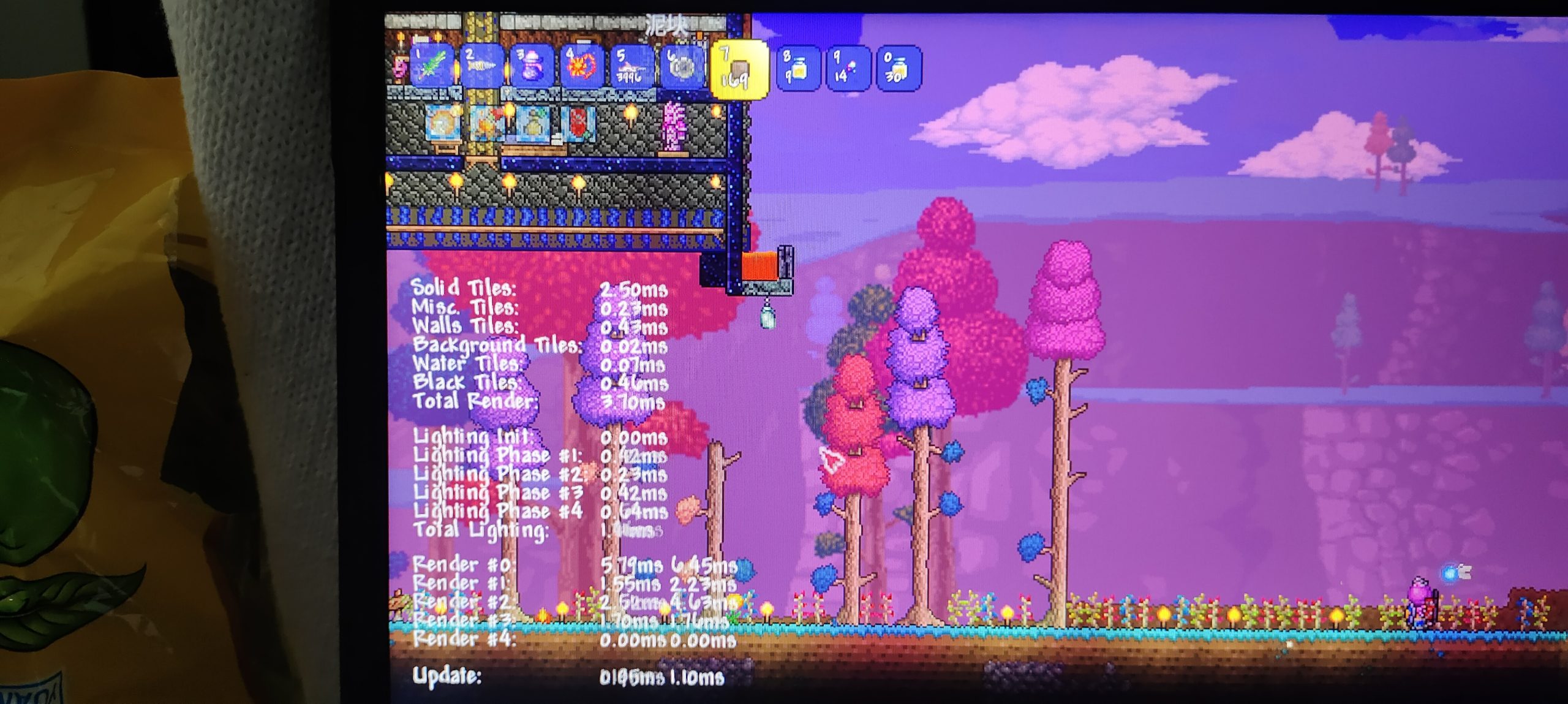
Task: Choose the jar stack of 9 in slot 8
Action: pyautogui.click(x=797, y=67)
